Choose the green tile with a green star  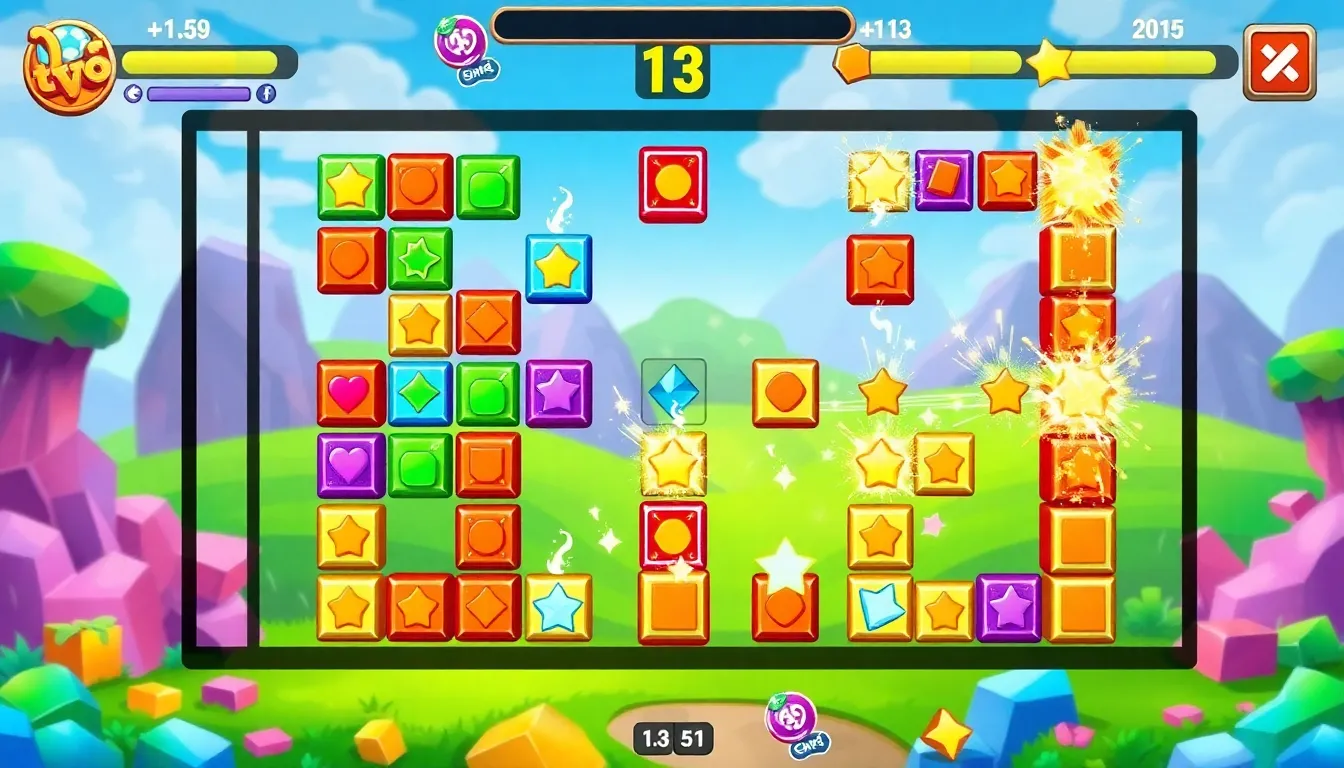coord(420,259)
